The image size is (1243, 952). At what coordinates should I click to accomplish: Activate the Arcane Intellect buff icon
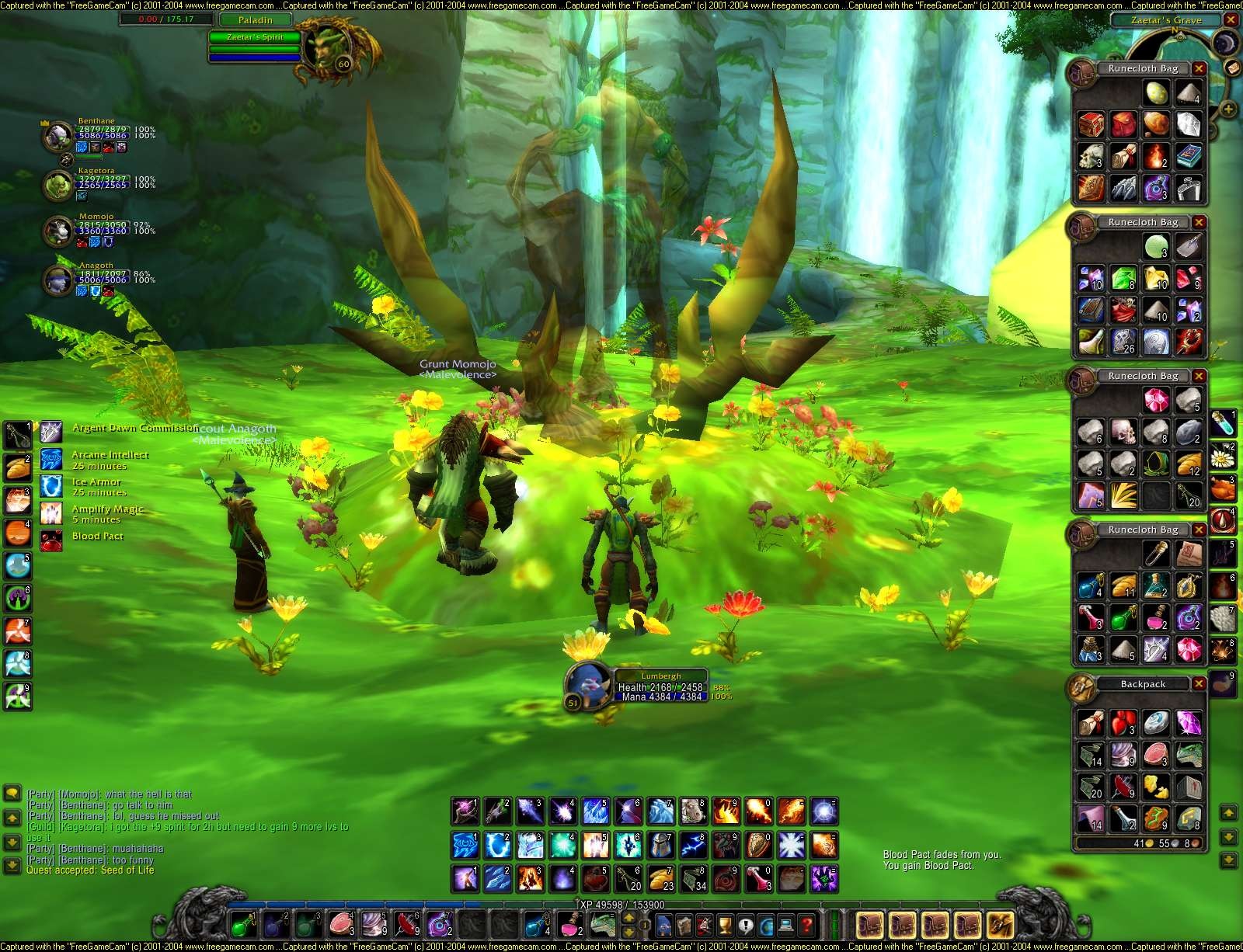(x=51, y=459)
